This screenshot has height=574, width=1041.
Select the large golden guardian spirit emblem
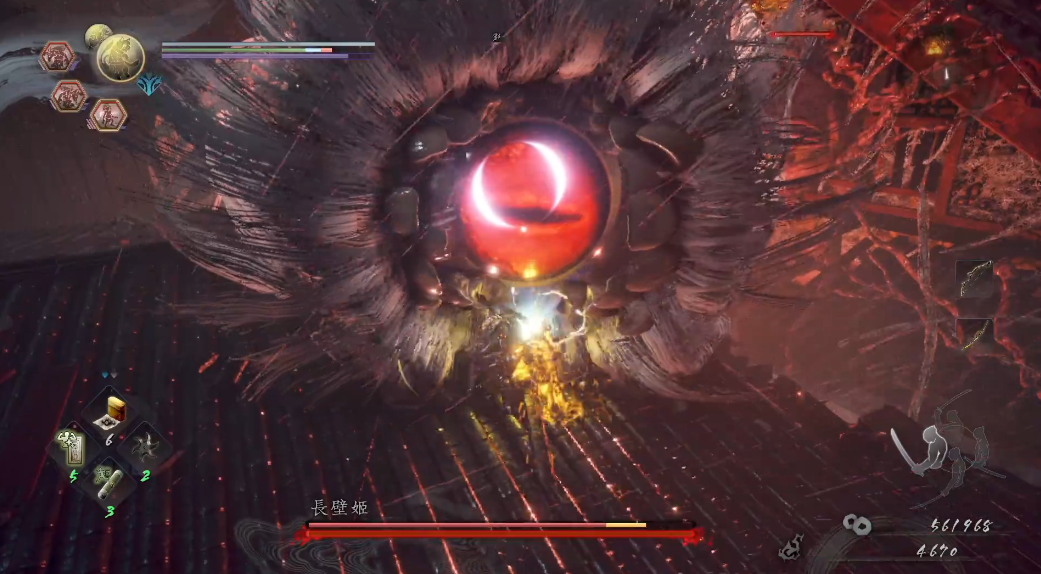pos(120,57)
